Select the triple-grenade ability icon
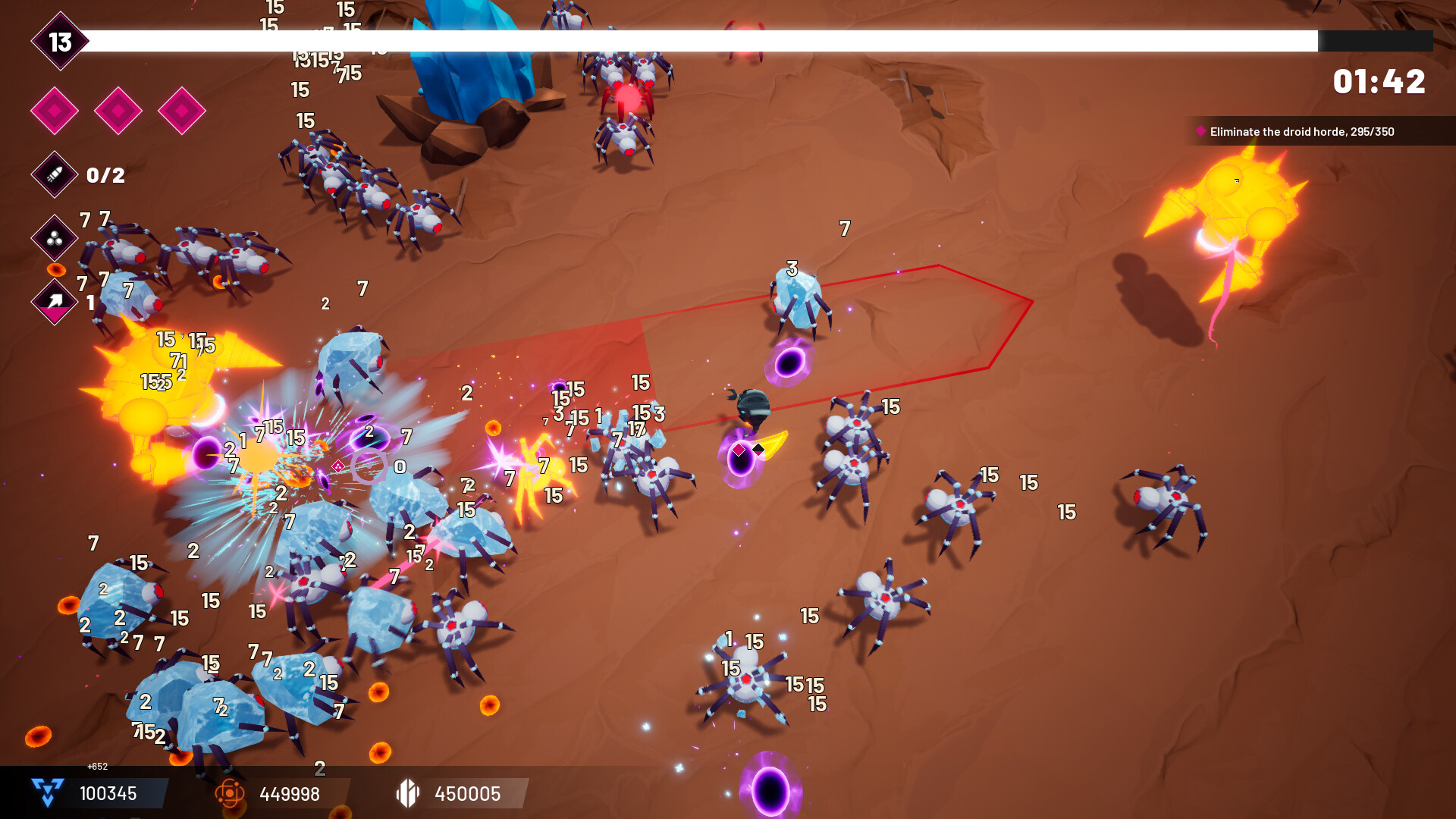The image size is (1456, 819). pyautogui.click(x=53, y=239)
